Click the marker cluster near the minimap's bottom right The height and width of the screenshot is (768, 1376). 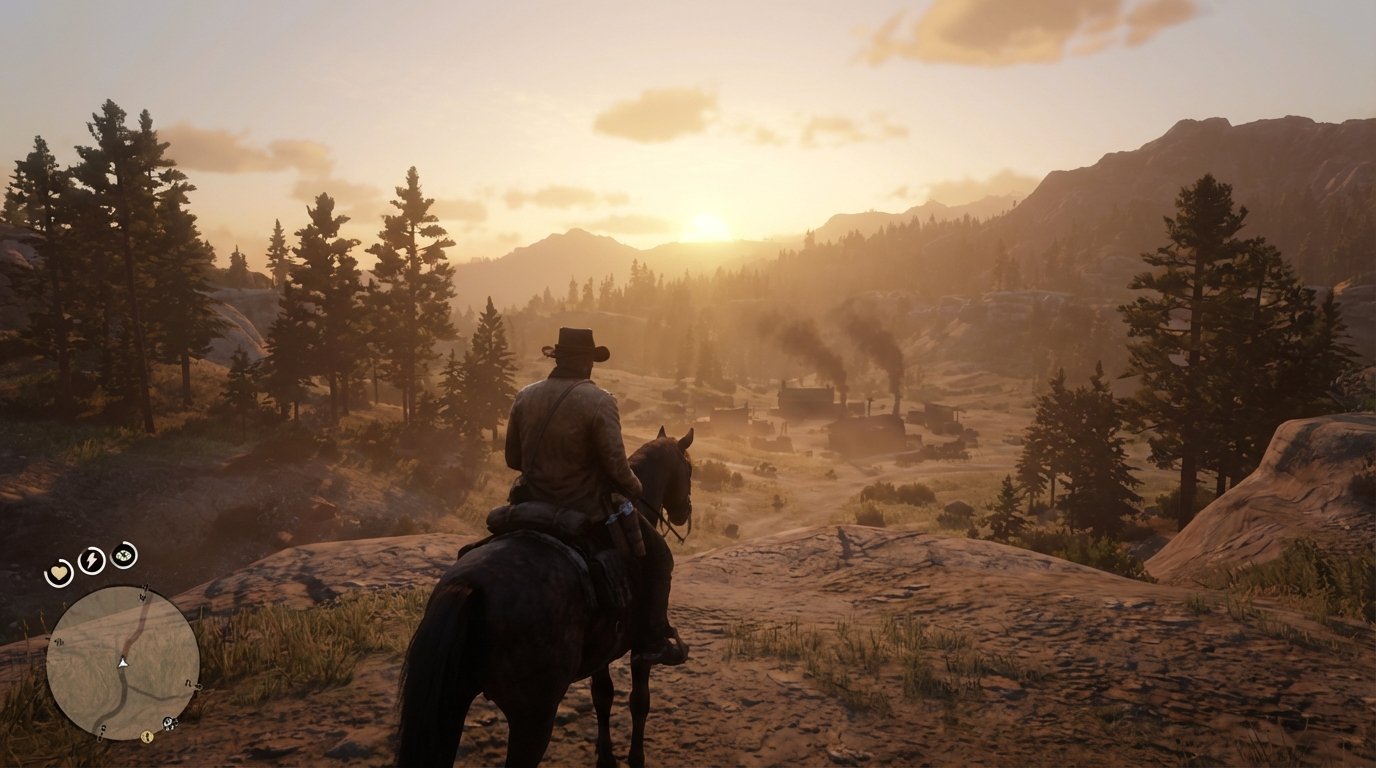[168, 724]
